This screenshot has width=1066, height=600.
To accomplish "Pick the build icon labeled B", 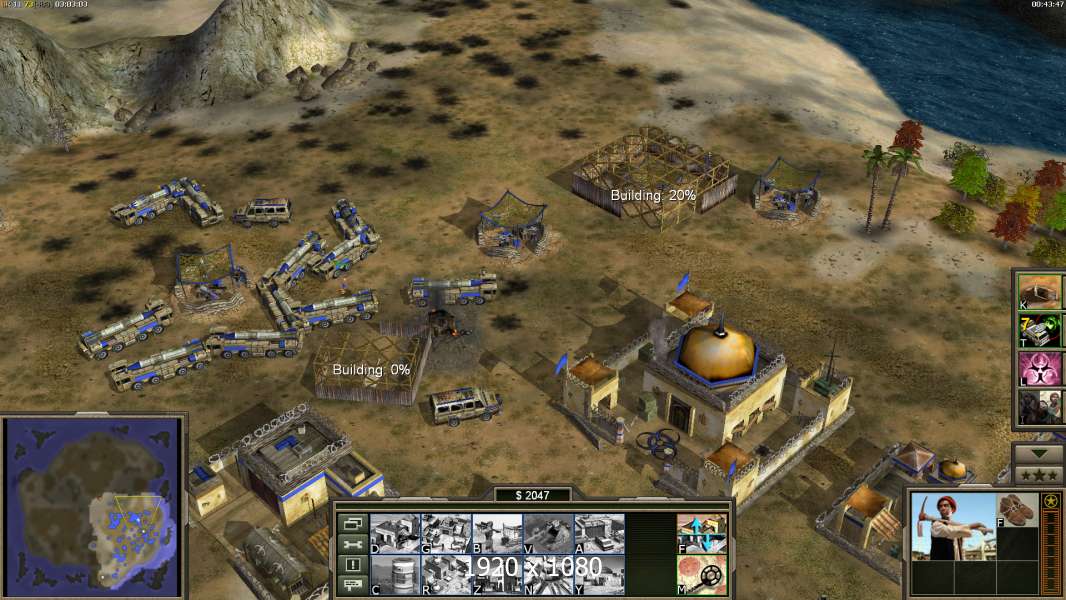I will coord(497,533).
